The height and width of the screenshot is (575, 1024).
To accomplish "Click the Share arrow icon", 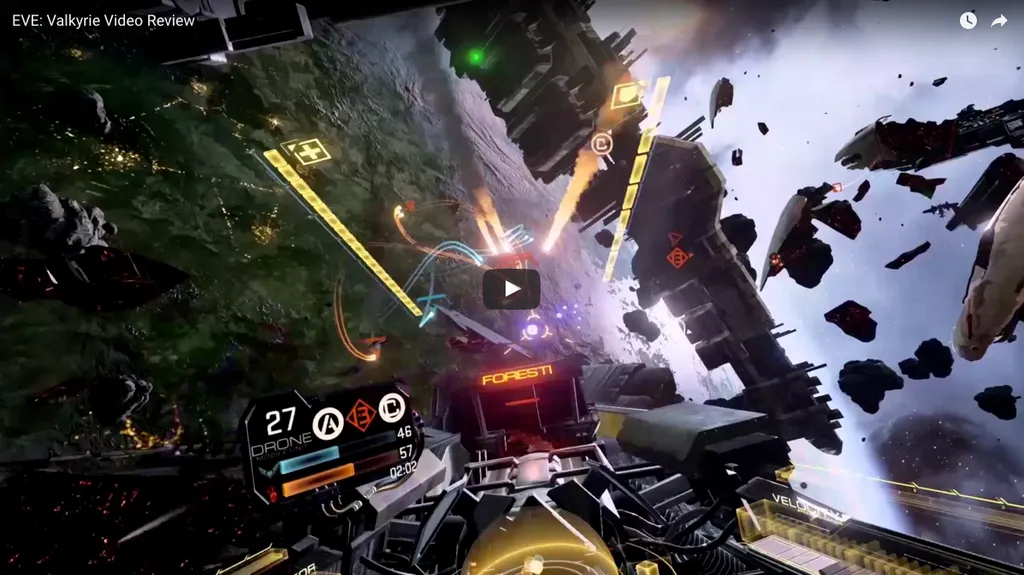I will [x=998, y=21].
